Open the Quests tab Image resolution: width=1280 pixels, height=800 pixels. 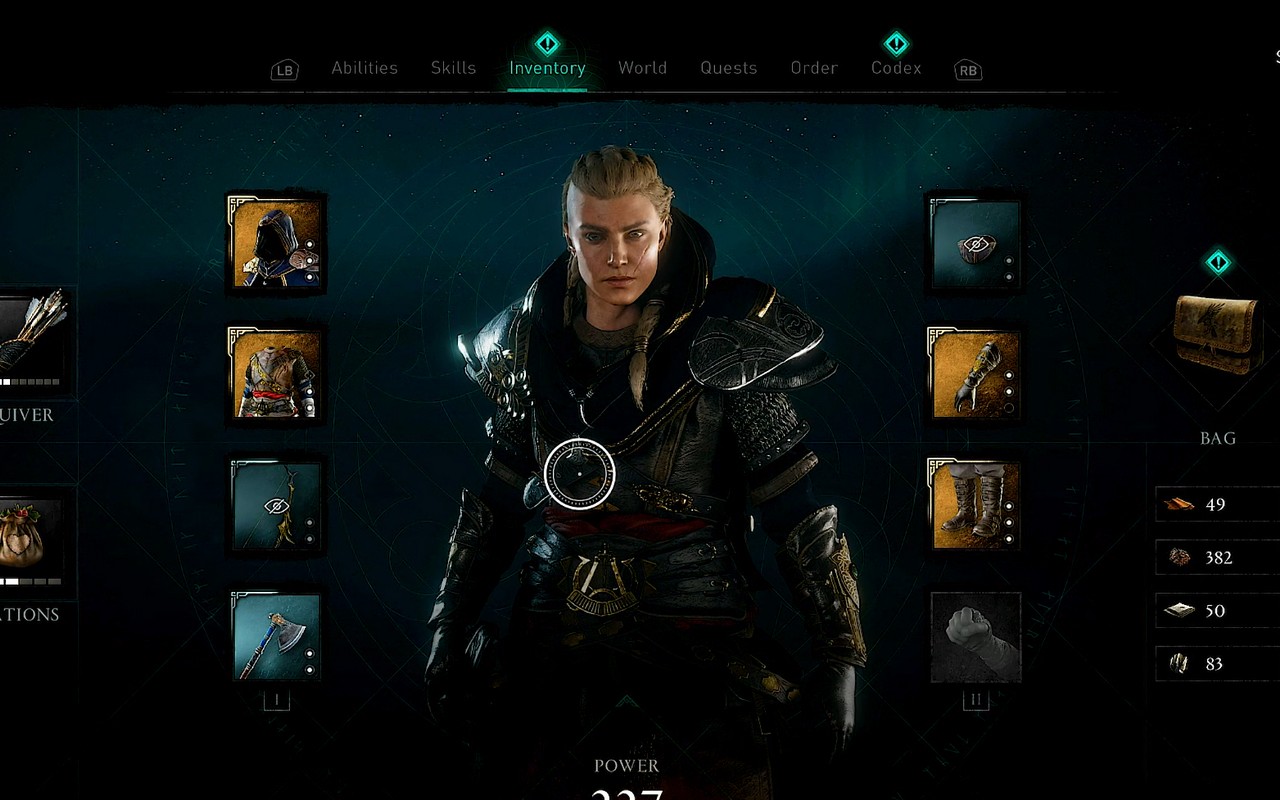click(x=728, y=68)
